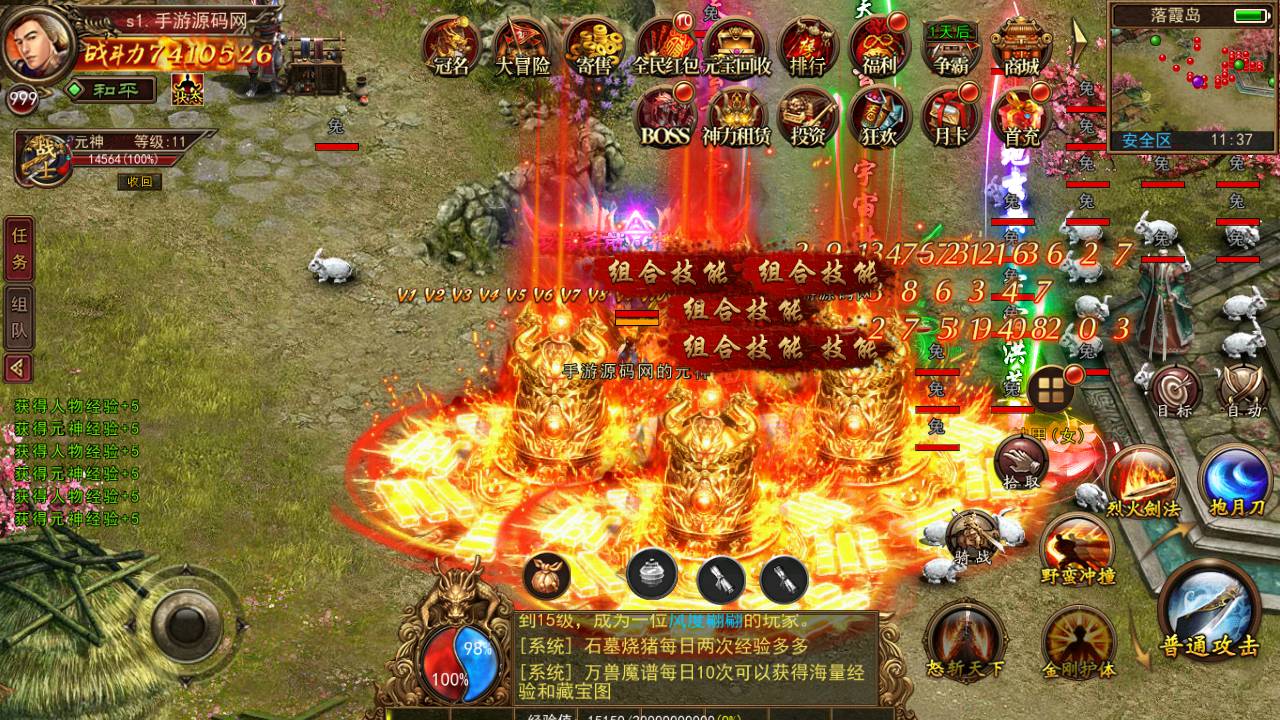Open the 组队 team tab
This screenshot has width=1280, height=720.
[19, 316]
